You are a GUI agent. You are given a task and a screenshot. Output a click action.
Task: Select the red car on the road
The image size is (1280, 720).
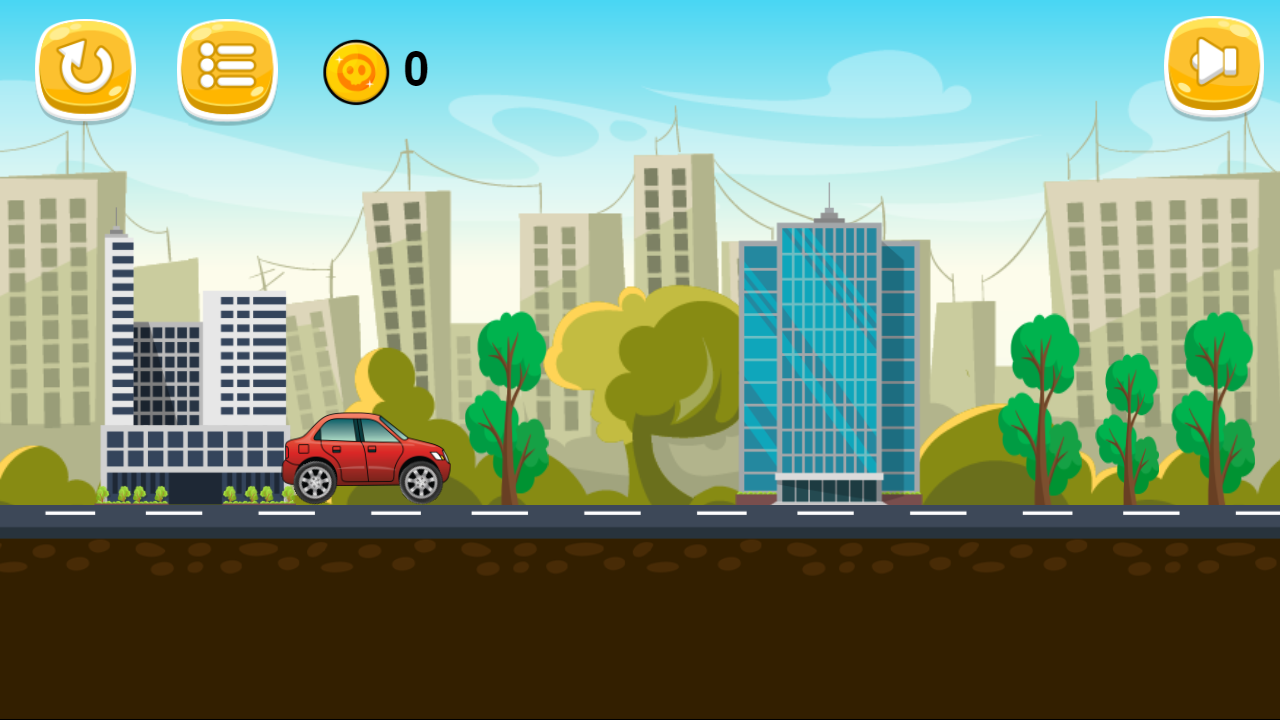pyautogui.click(x=368, y=448)
